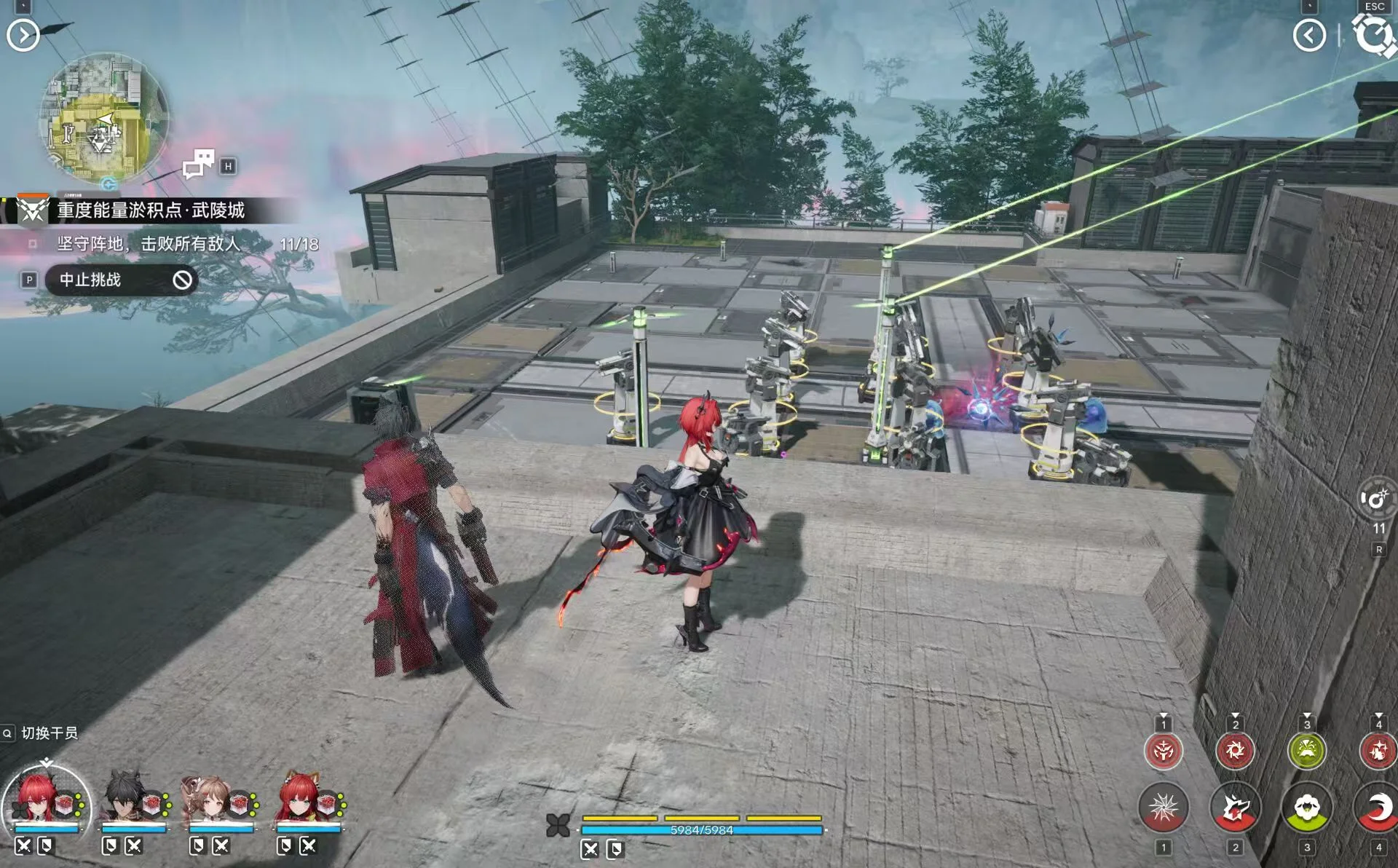The width and height of the screenshot is (1398, 868).
Task: Open the chat speech-bubble icon
Action: pyautogui.click(x=199, y=164)
